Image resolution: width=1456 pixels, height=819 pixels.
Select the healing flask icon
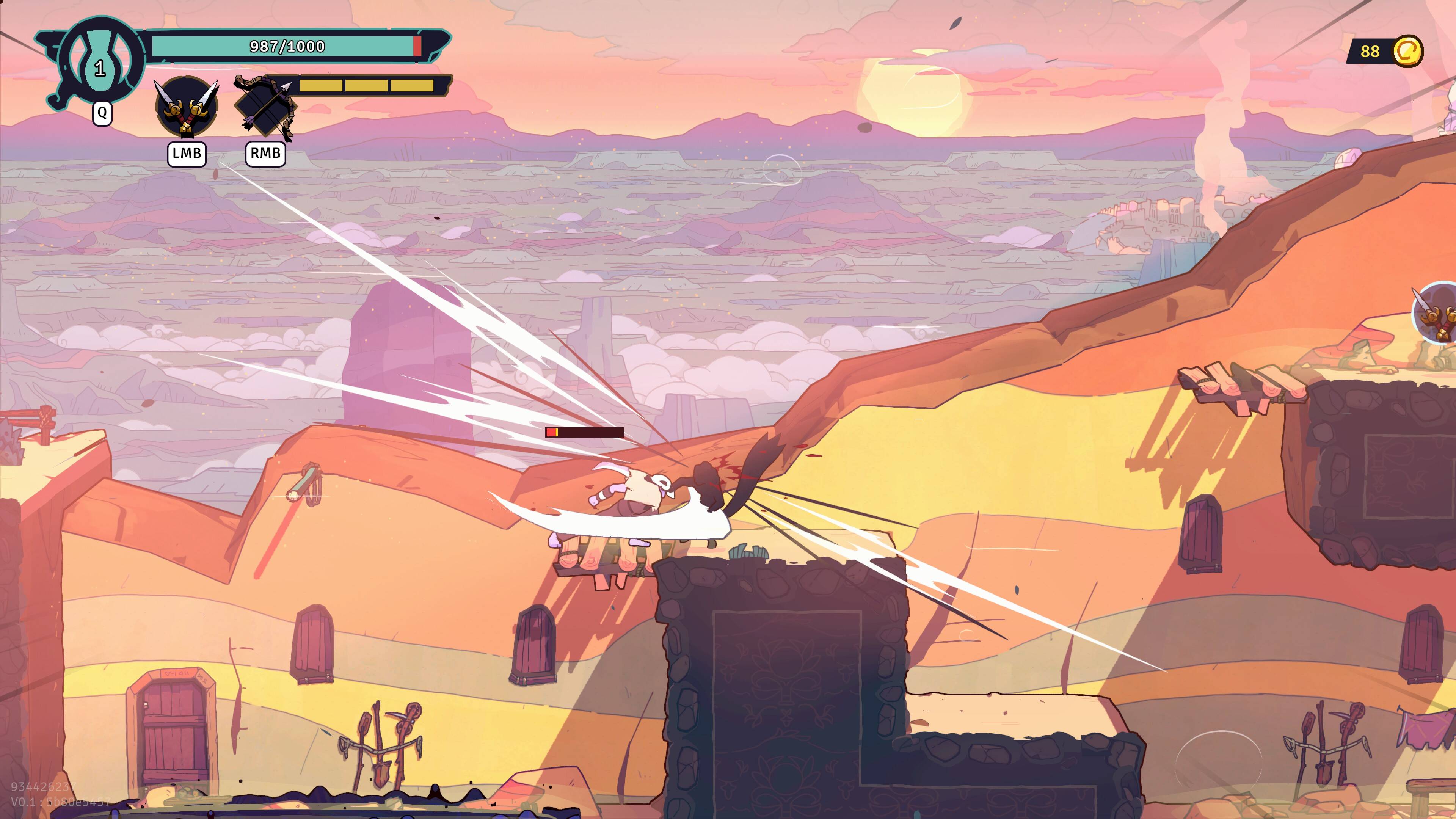coord(100,61)
